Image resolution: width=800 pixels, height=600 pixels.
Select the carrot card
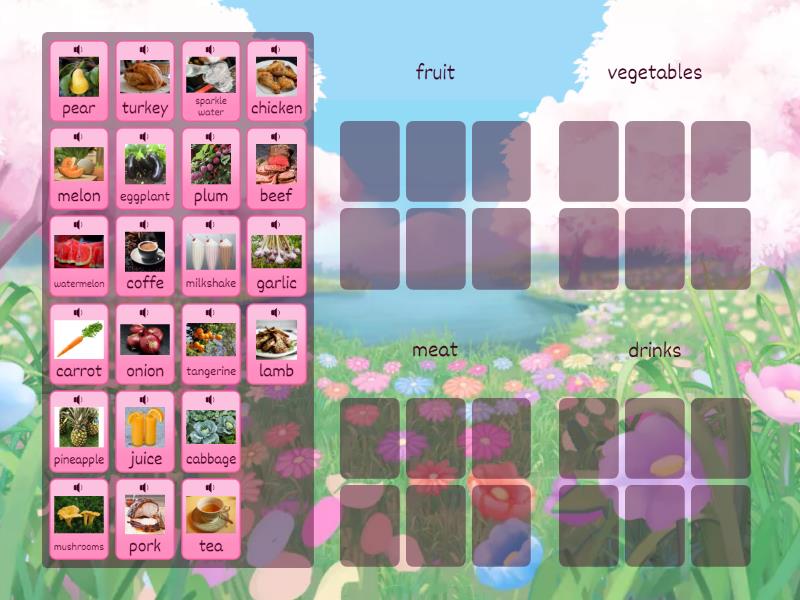79,344
